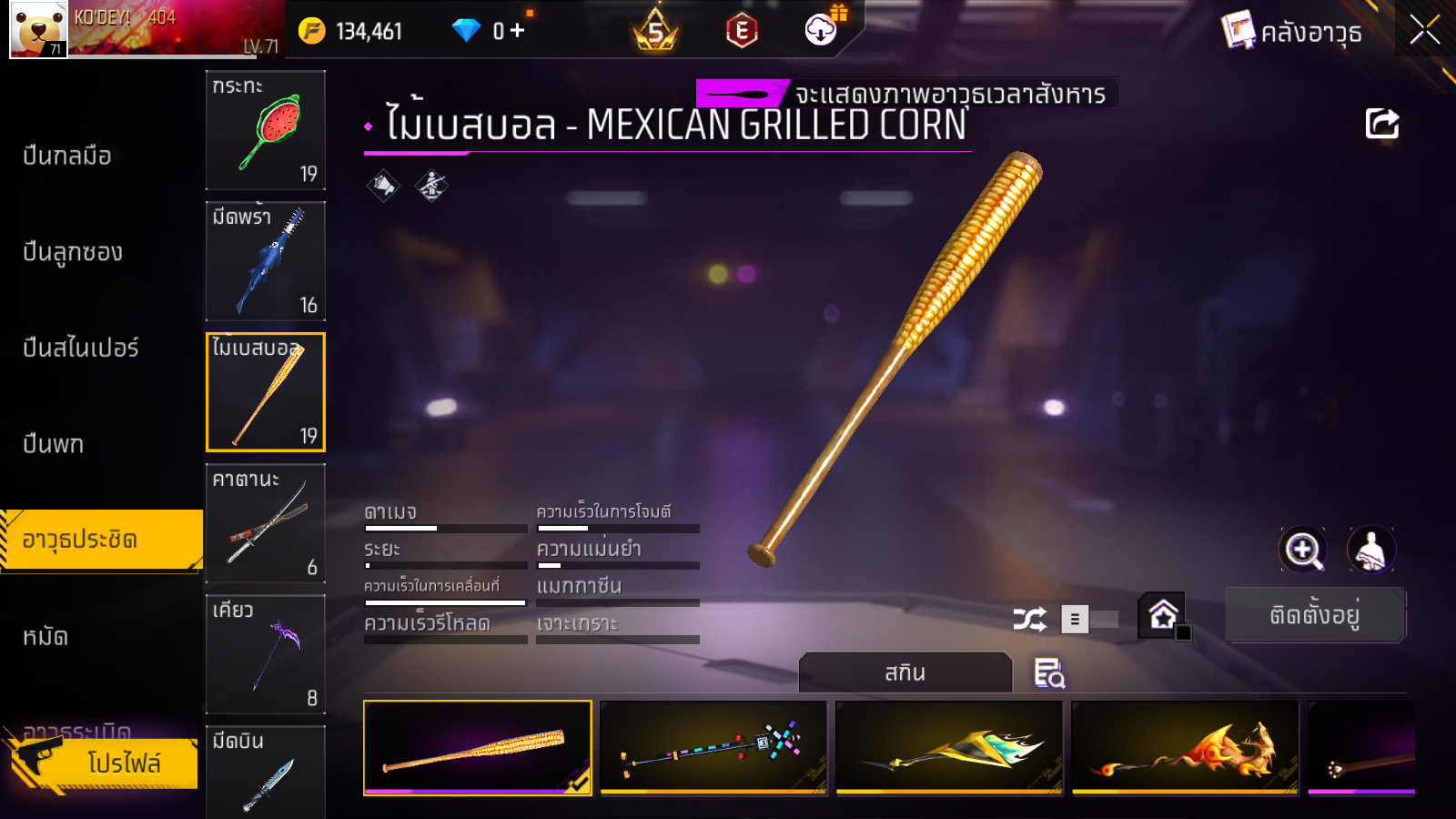The image size is (1456, 819).
Task: Close the weapon armory screen
Action: pos(1424,30)
